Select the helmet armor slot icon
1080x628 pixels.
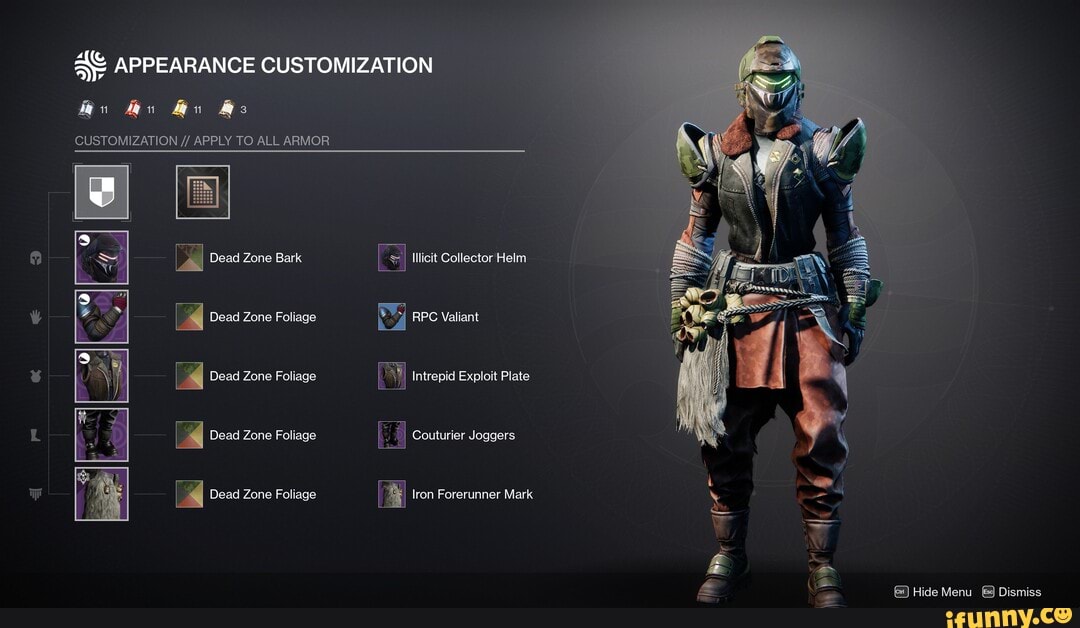101,257
